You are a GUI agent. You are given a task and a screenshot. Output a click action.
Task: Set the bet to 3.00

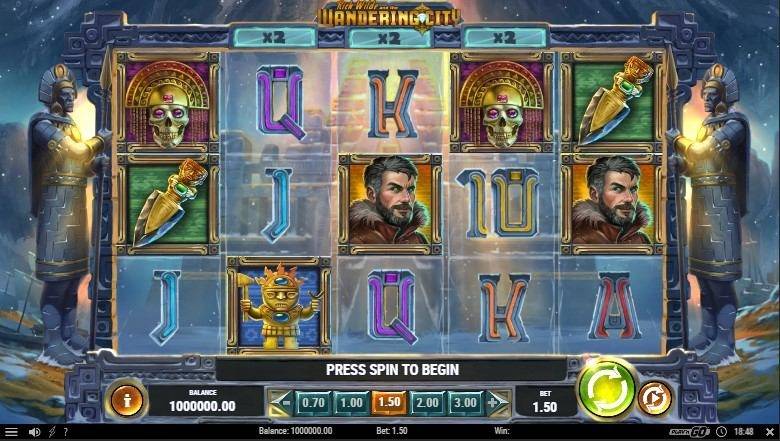tap(463, 402)
